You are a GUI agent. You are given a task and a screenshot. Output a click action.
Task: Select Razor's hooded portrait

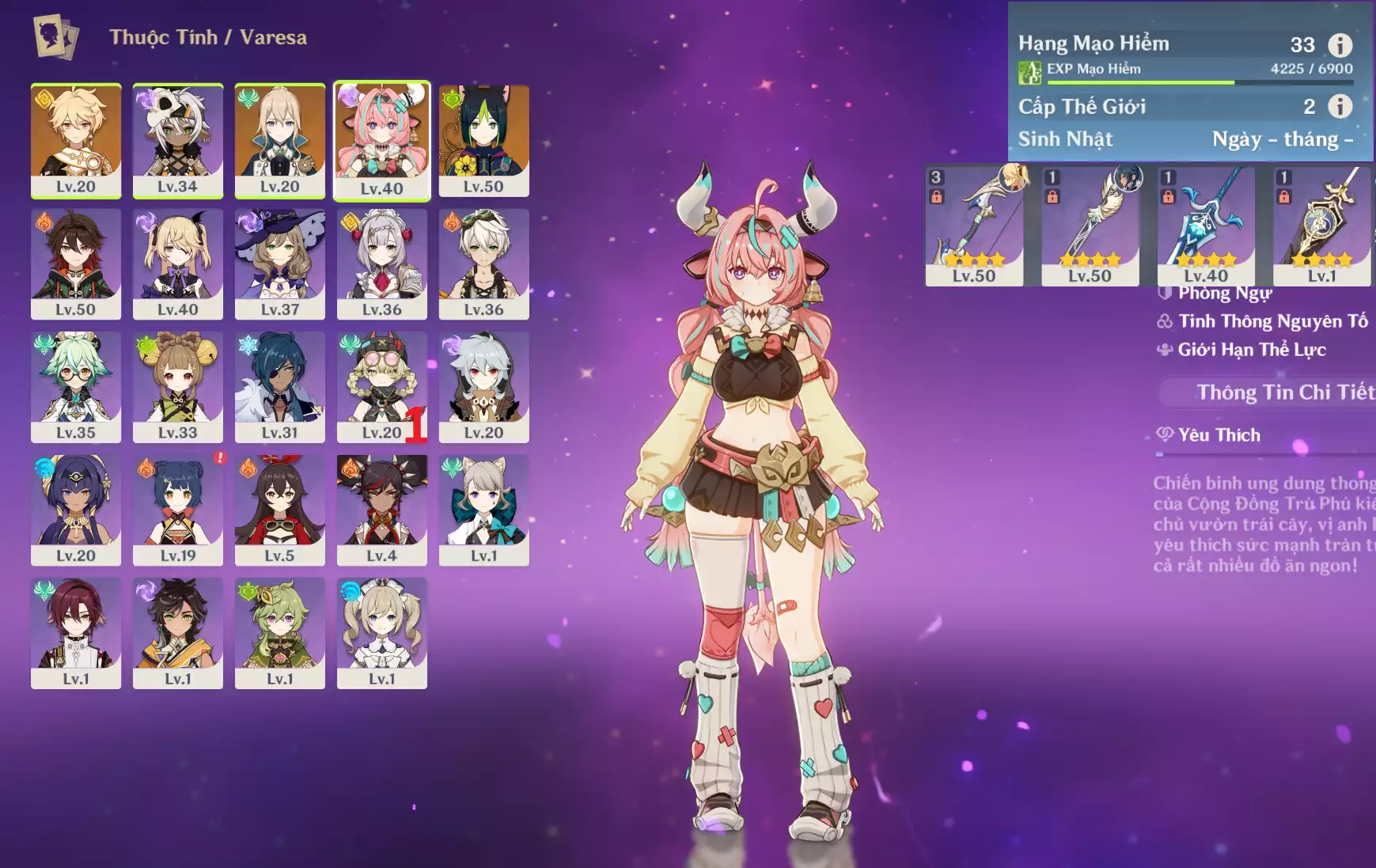tap(483, 387)
